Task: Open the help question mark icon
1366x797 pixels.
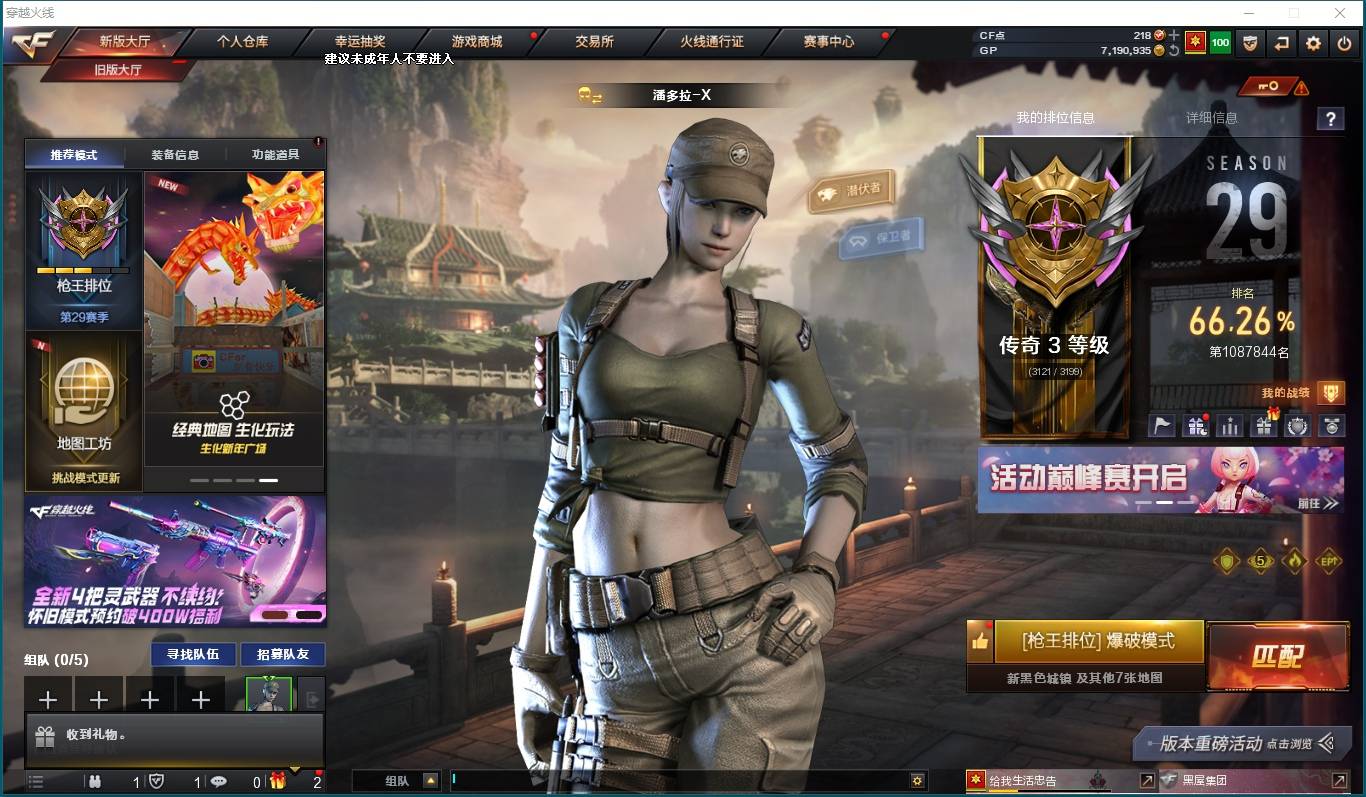Action: tap(1330, 119)
